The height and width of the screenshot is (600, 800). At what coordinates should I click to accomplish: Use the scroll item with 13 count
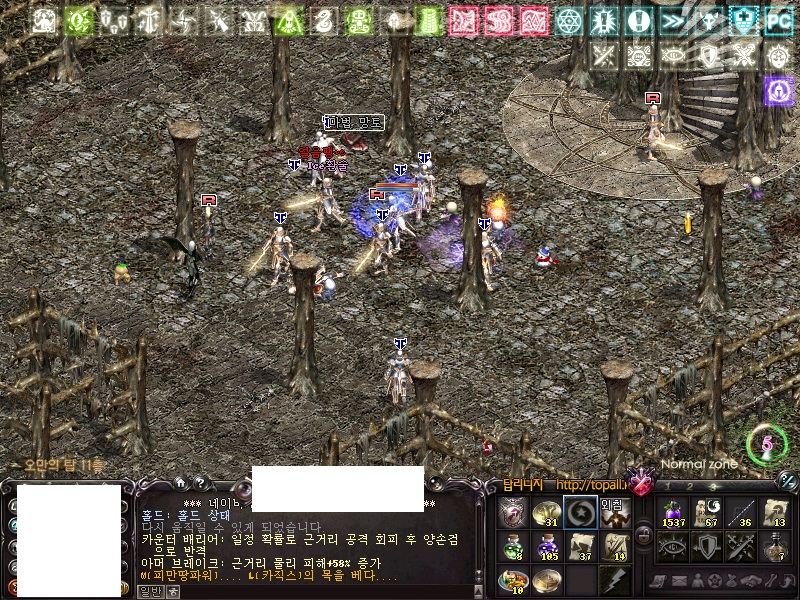point(775,512)
